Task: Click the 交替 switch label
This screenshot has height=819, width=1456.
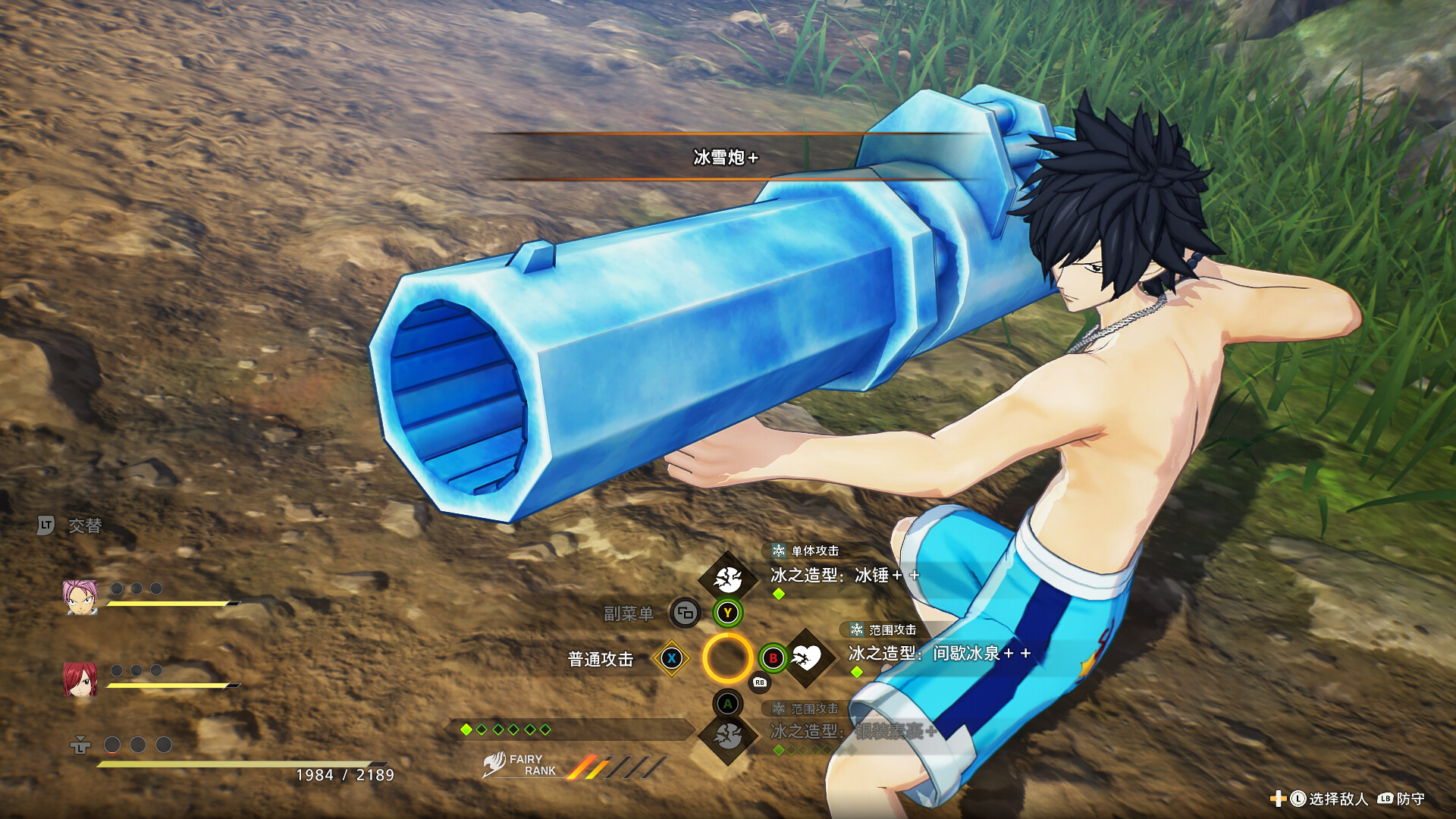Action: pyautogui.click(x=84, y=526)
